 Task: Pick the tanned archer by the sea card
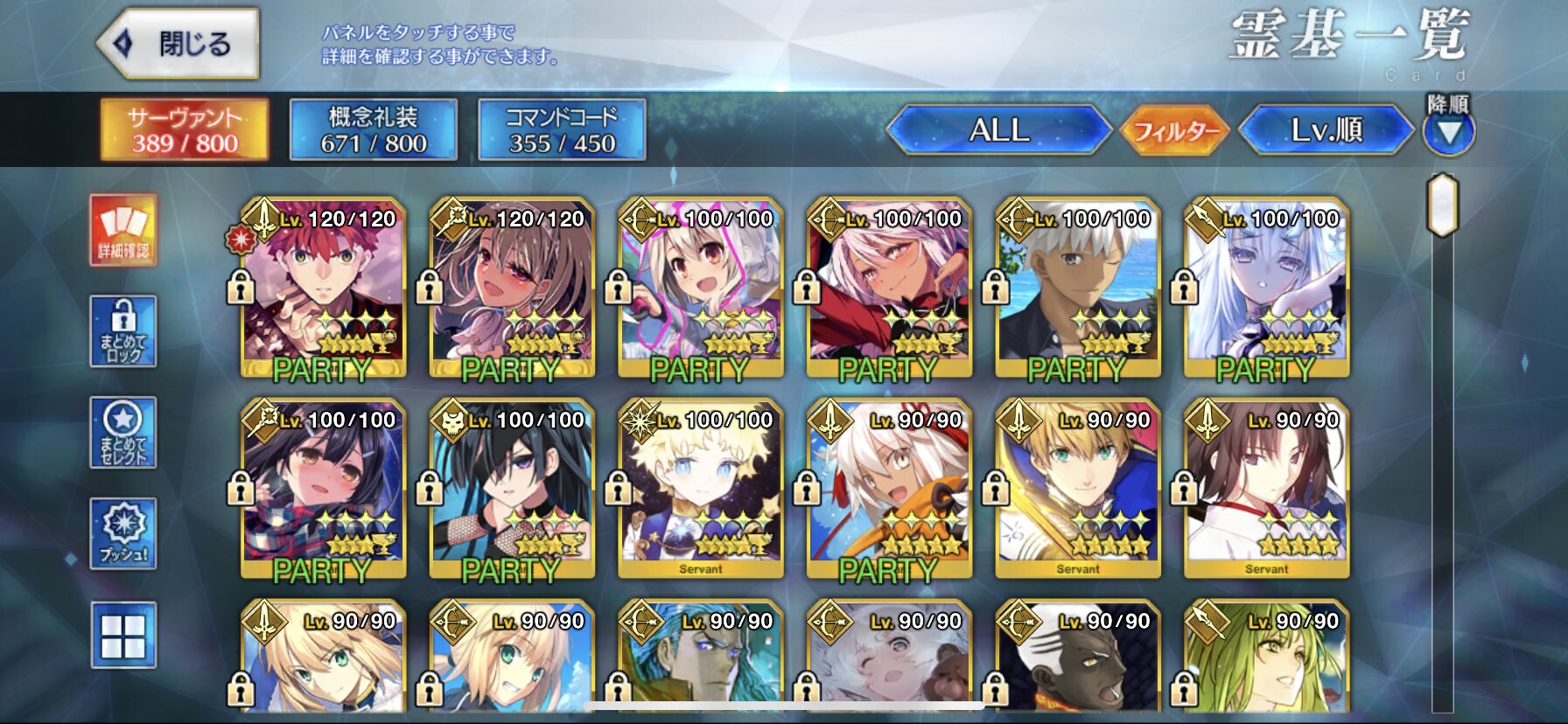[x=1078, y=289]
